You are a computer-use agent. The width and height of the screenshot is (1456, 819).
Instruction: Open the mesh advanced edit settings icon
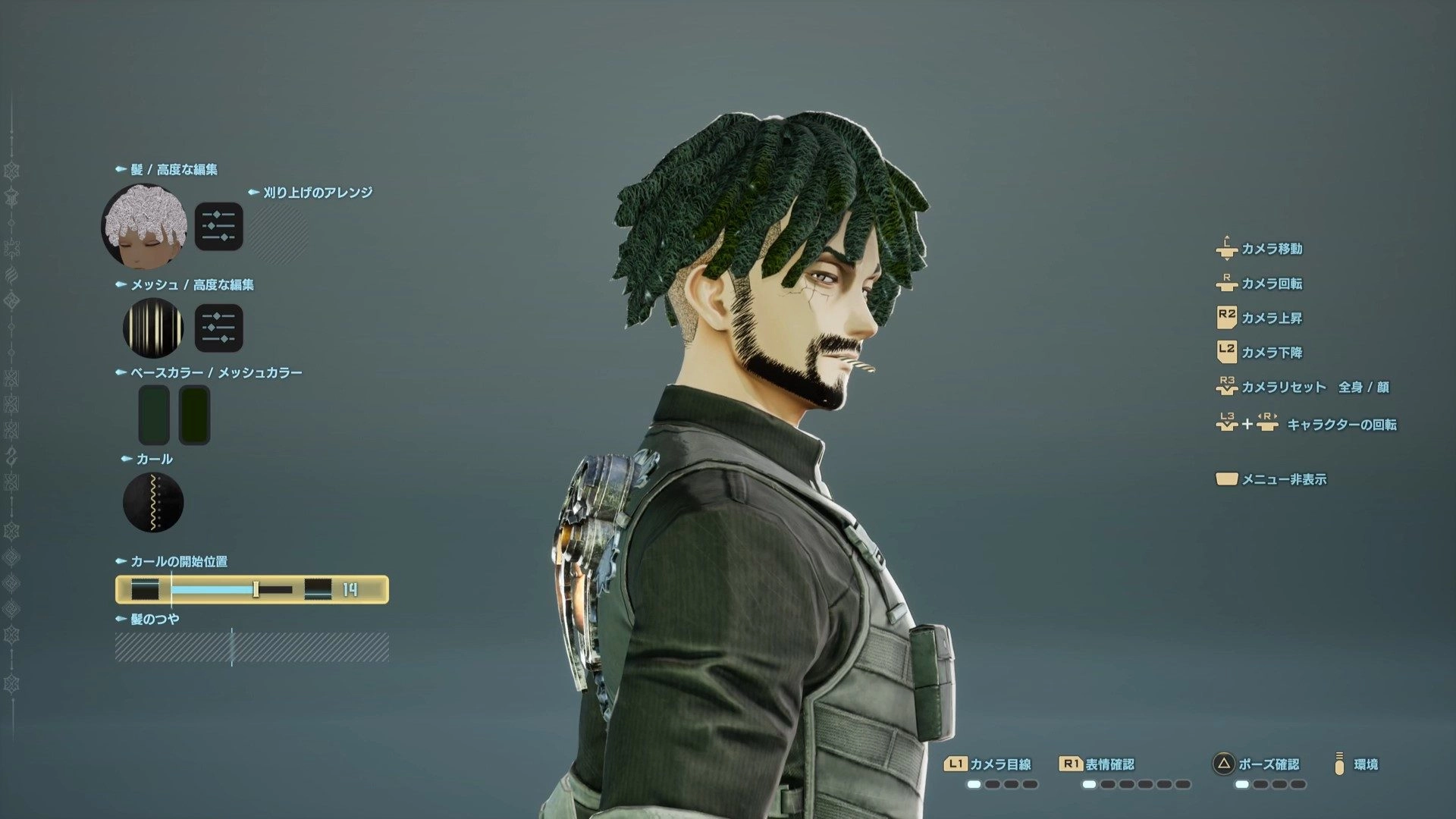[x=218, y=328]
